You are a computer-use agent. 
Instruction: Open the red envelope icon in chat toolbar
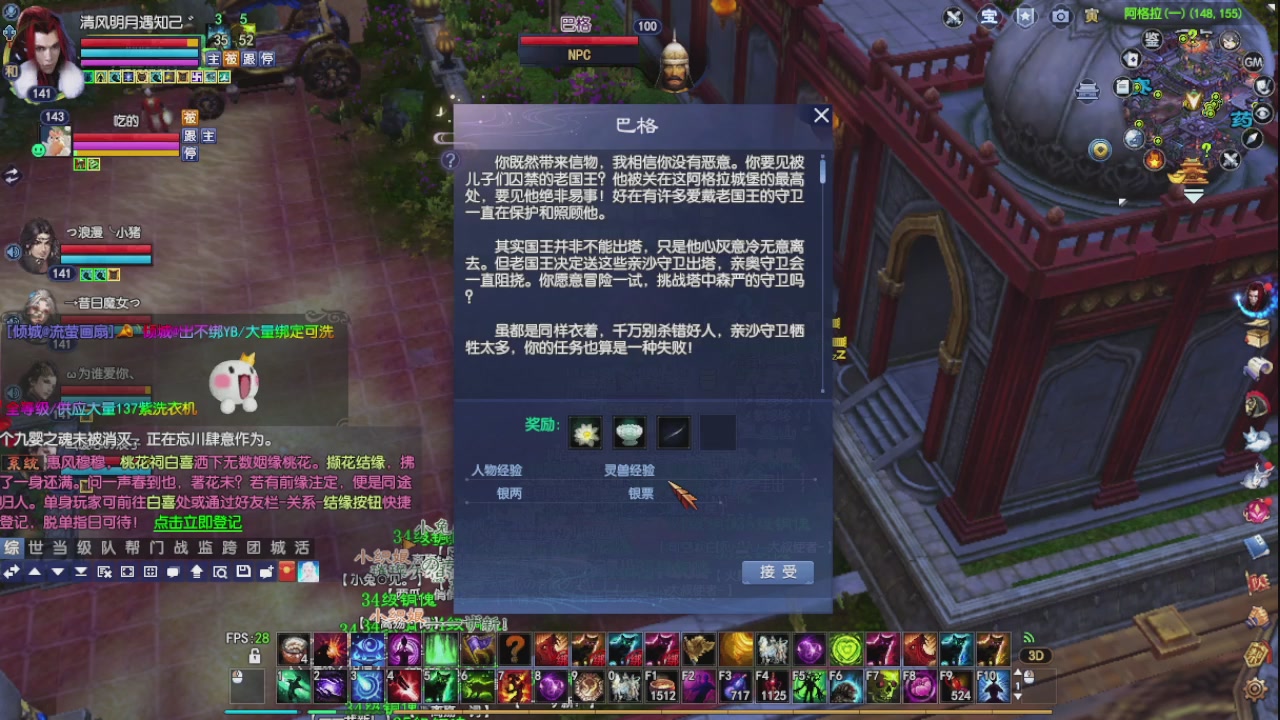[287, 572]
